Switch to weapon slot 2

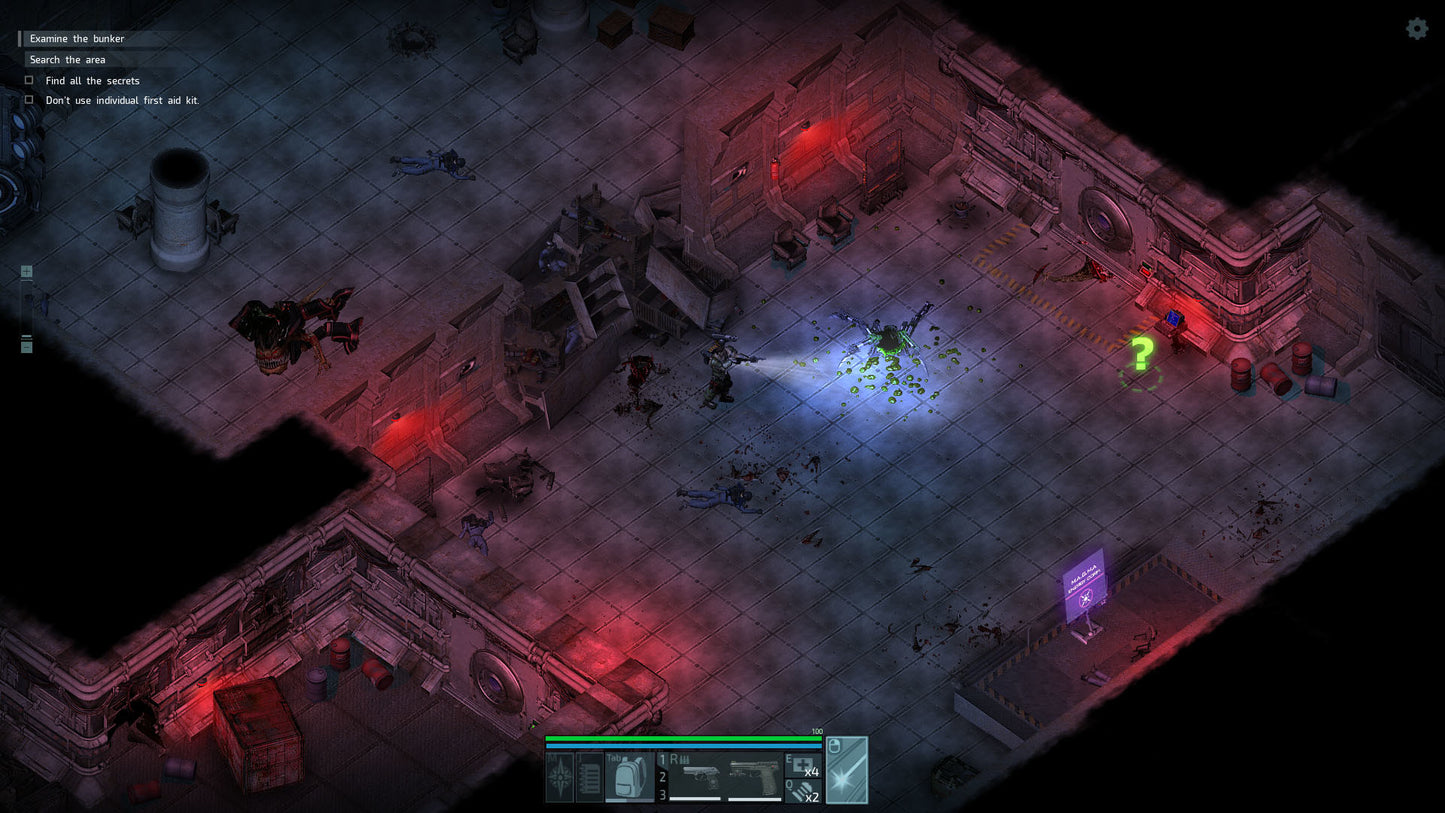[663, 775]
